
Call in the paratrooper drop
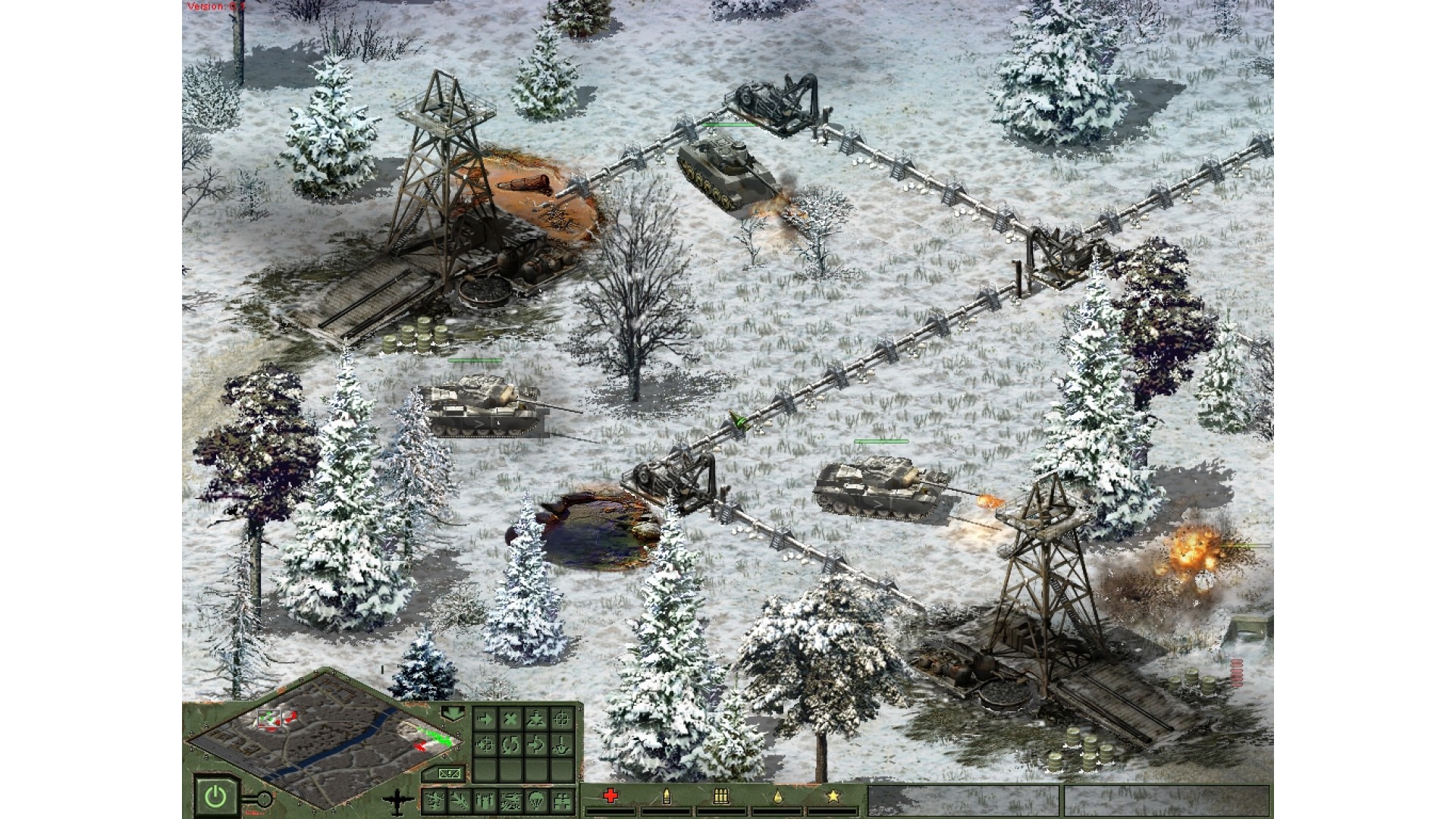536,799
